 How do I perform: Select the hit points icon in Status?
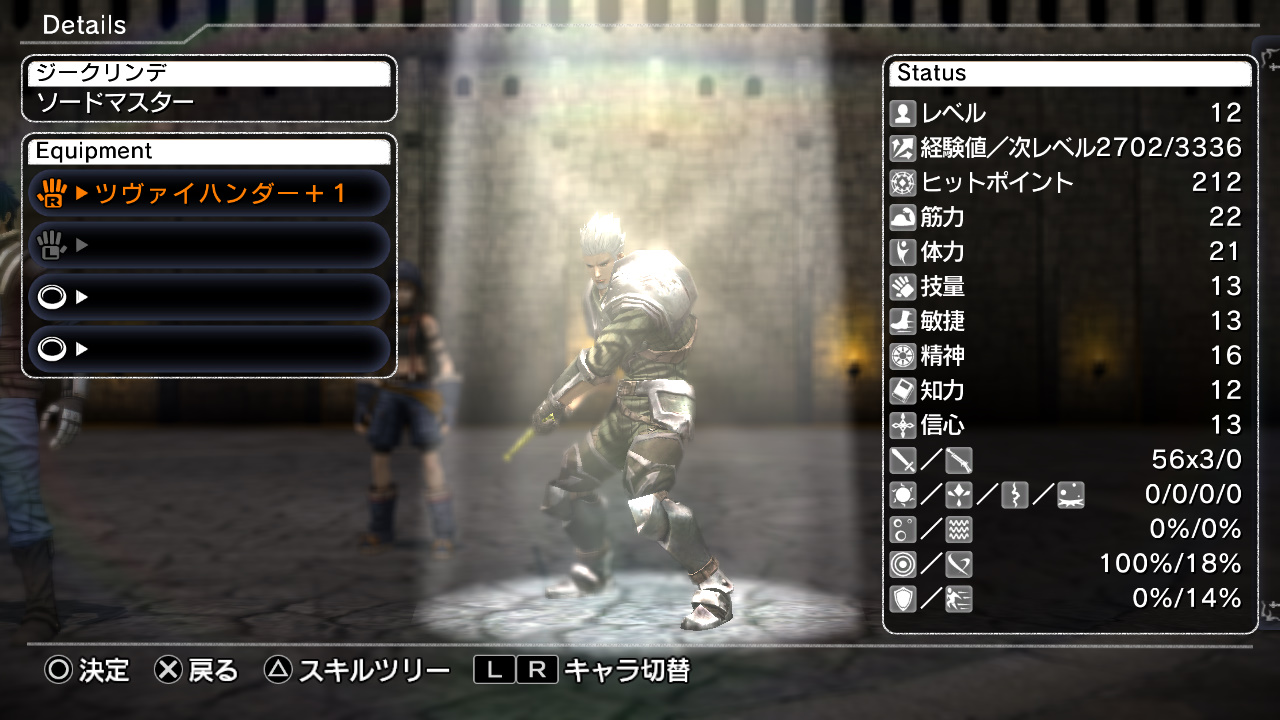tap(905, 183)
